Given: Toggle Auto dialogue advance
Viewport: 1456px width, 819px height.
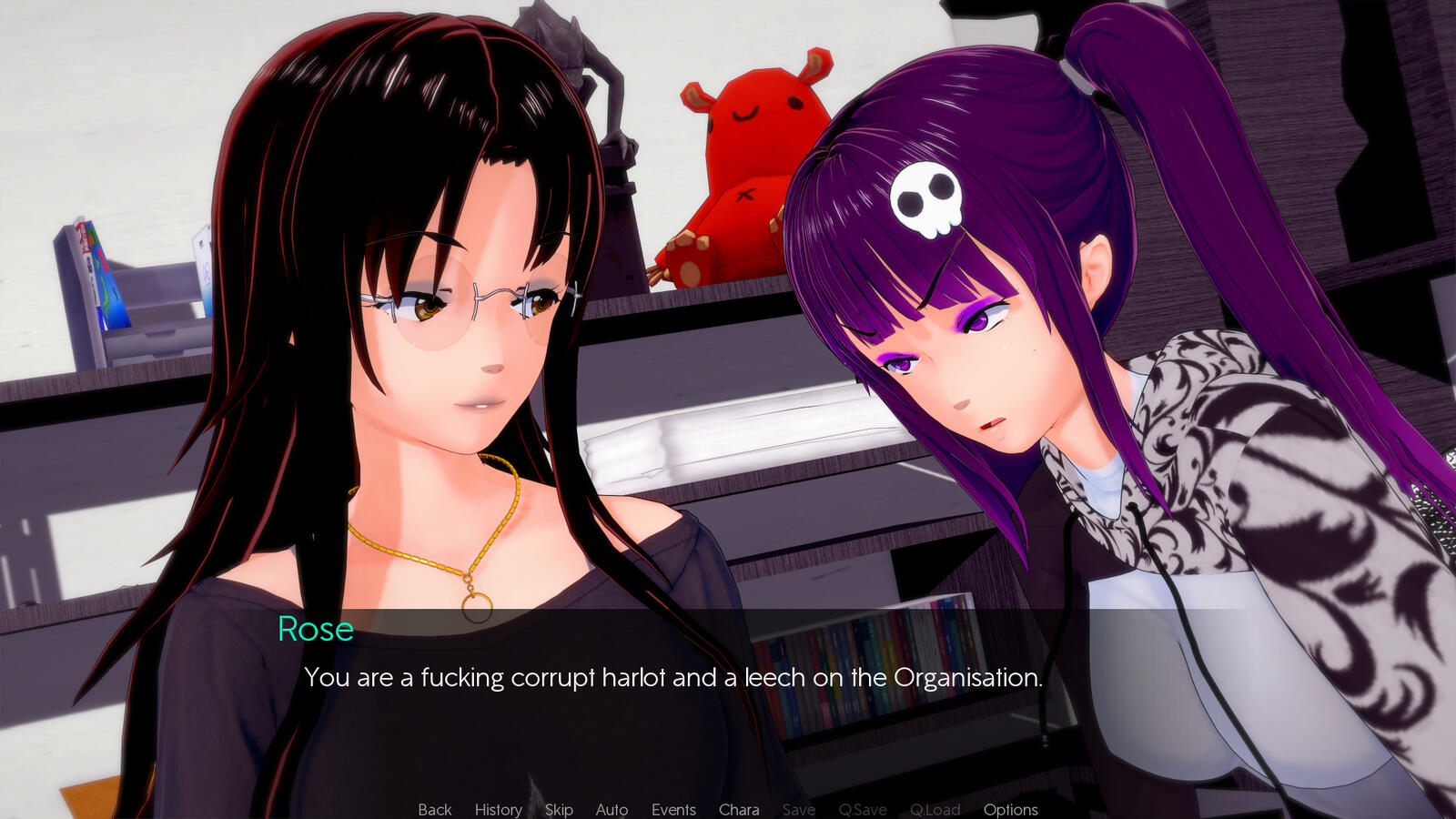Looking at the screenshot, I should 612,809.
